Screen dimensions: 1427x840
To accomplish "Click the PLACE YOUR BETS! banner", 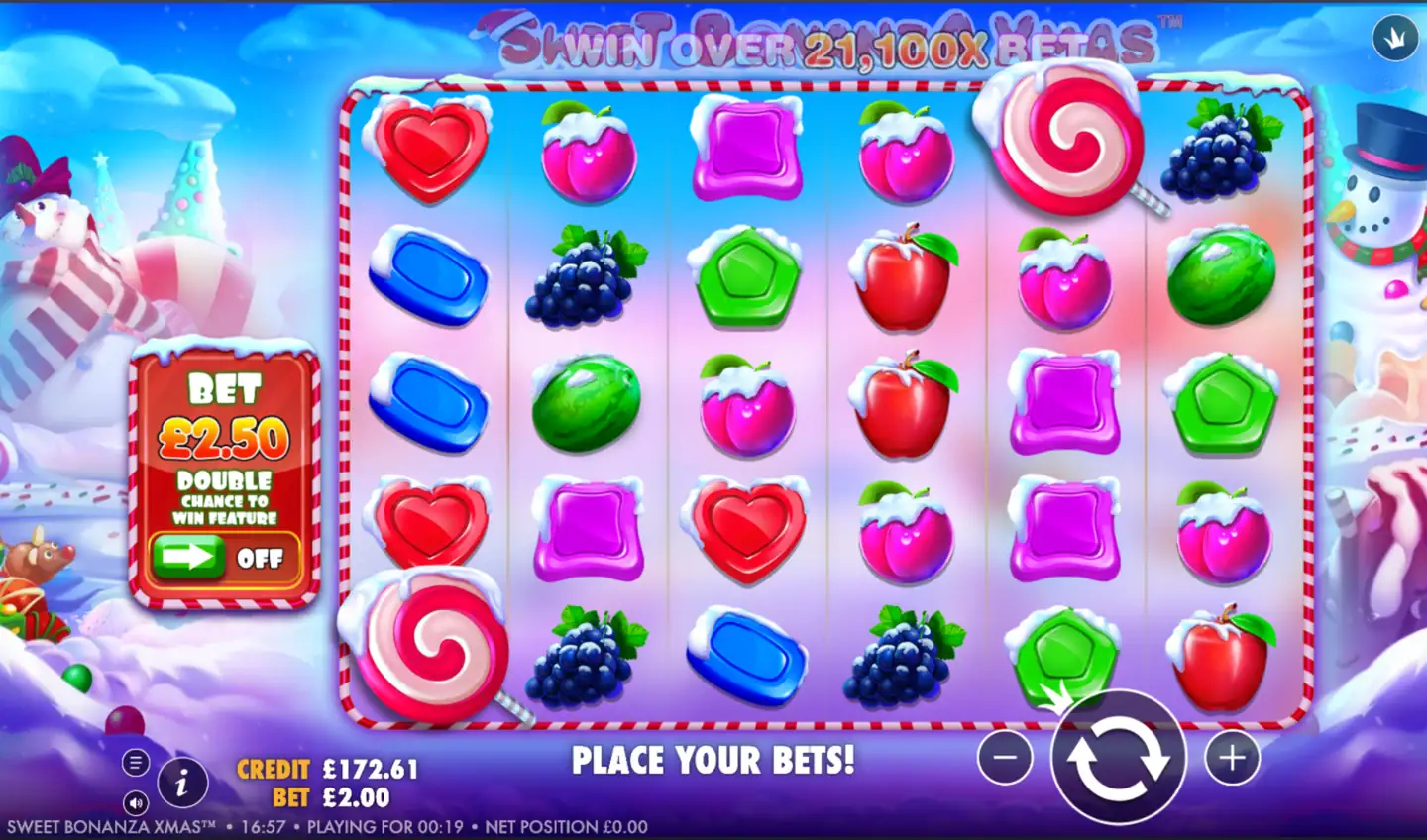I will coord(713,761).
